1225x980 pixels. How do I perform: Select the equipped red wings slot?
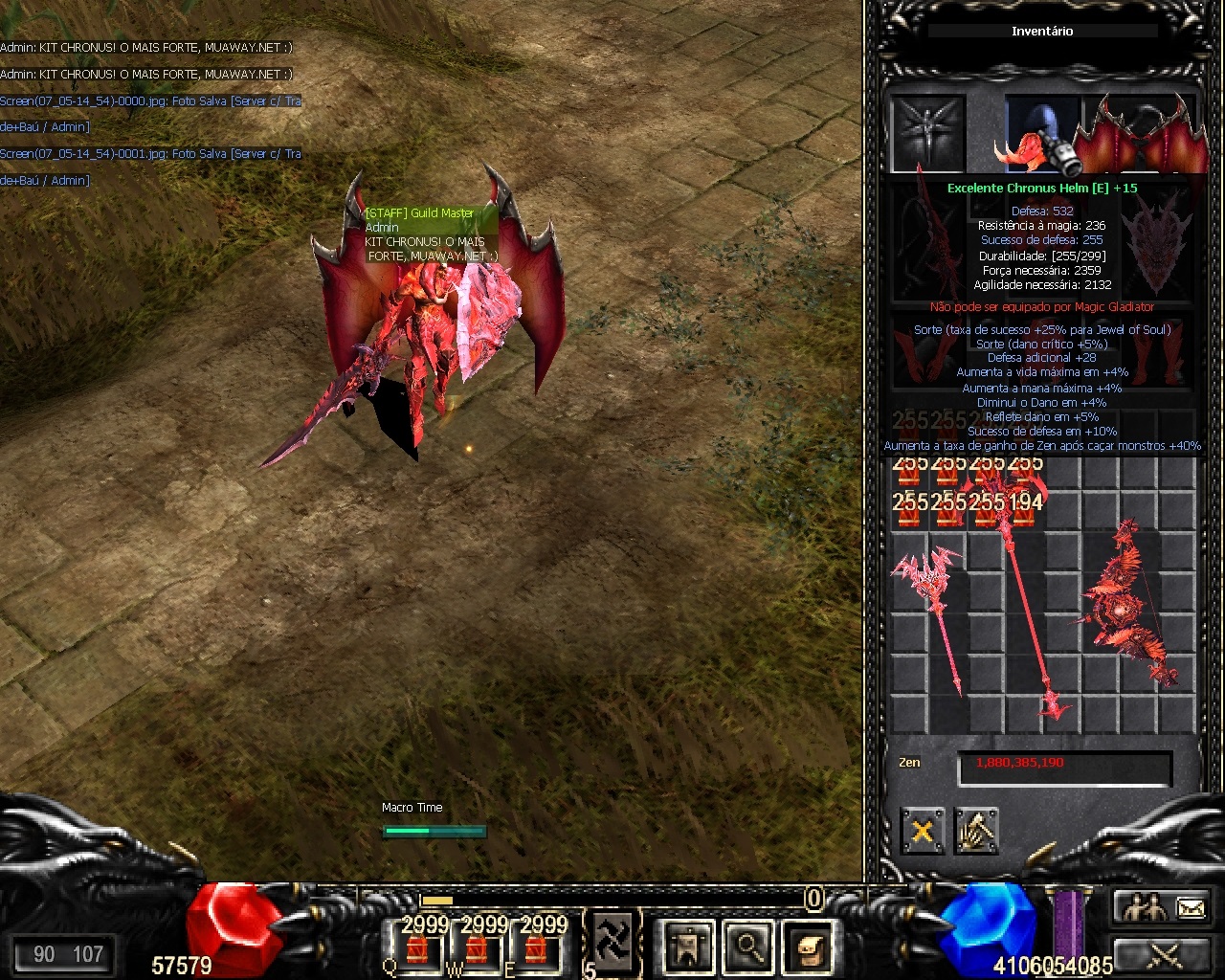coord(1139,134)
